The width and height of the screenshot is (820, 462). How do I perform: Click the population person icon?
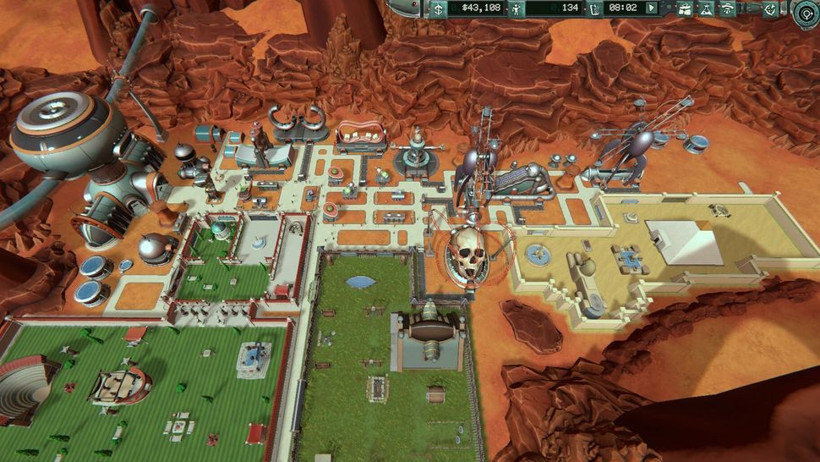[x=517, y=8]
